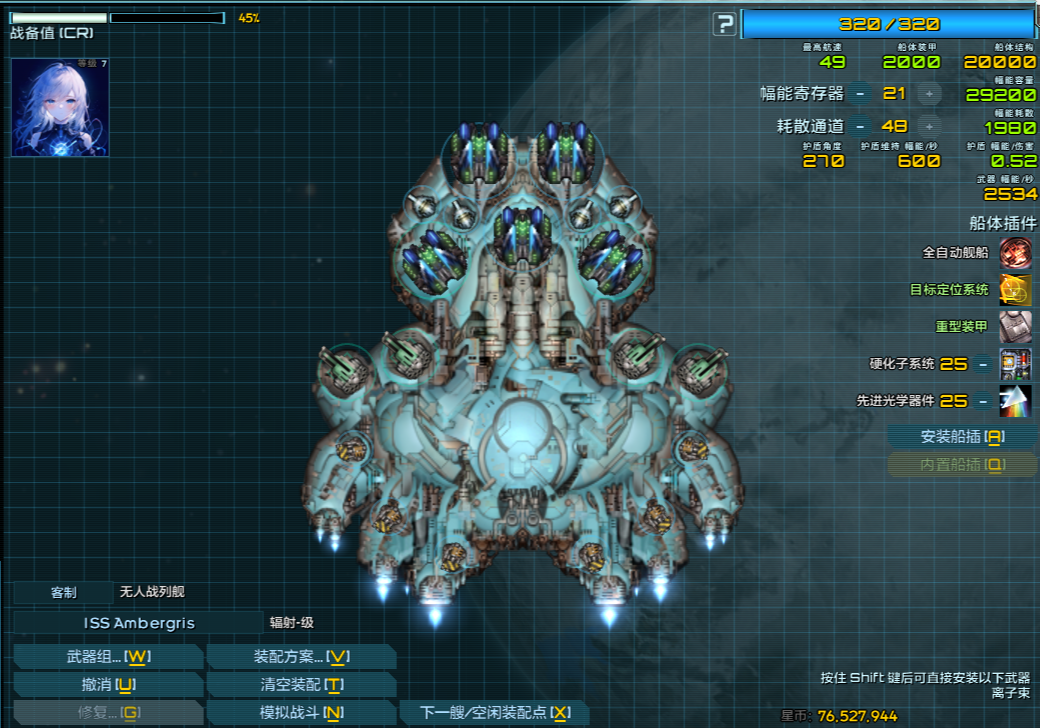Start a 模拟战斗 simulated battle
This screenshot has height=728, width=1040.
click(300, 713)
